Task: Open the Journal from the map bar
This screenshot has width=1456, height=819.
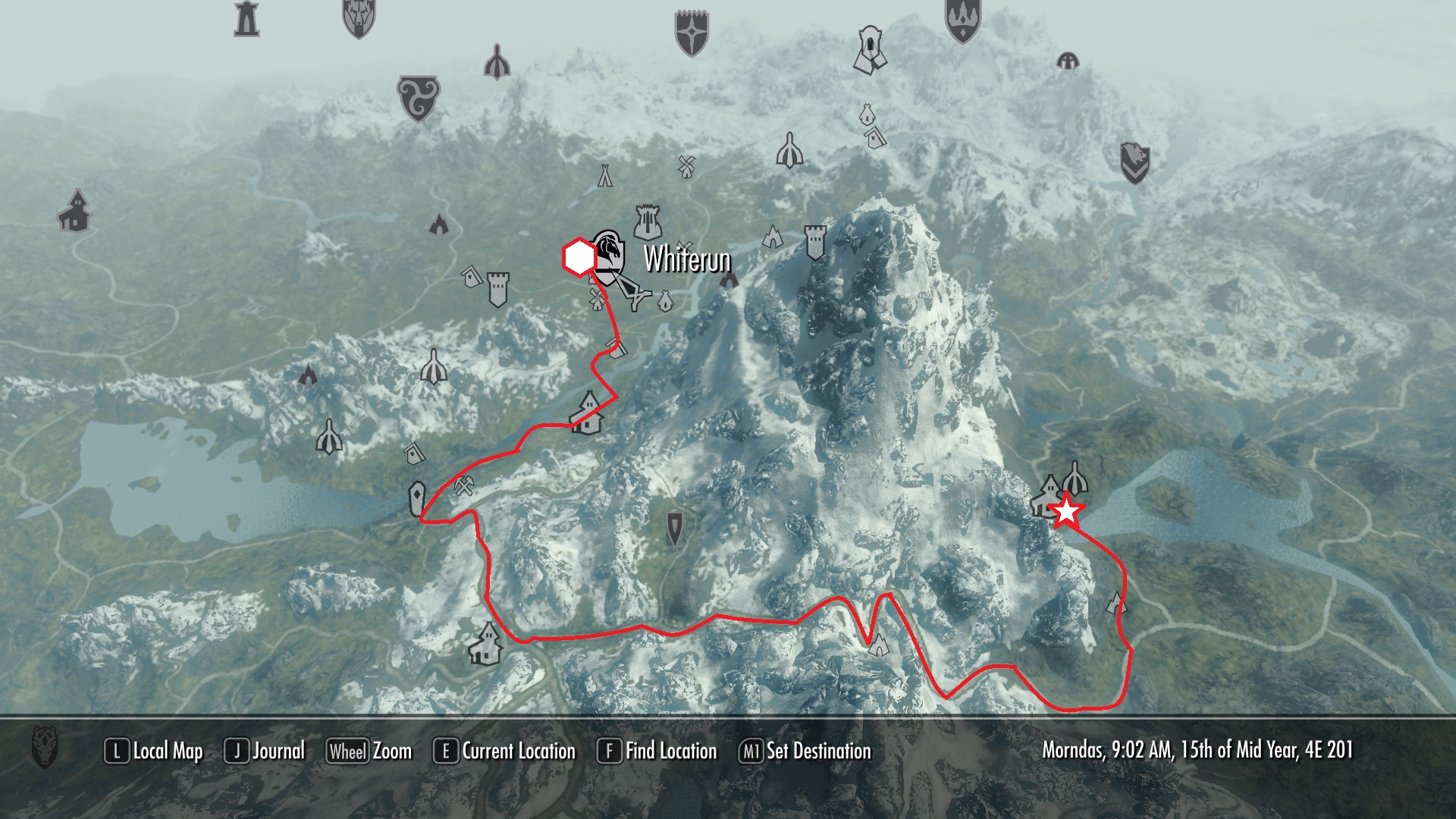Action: coord(265,751)
